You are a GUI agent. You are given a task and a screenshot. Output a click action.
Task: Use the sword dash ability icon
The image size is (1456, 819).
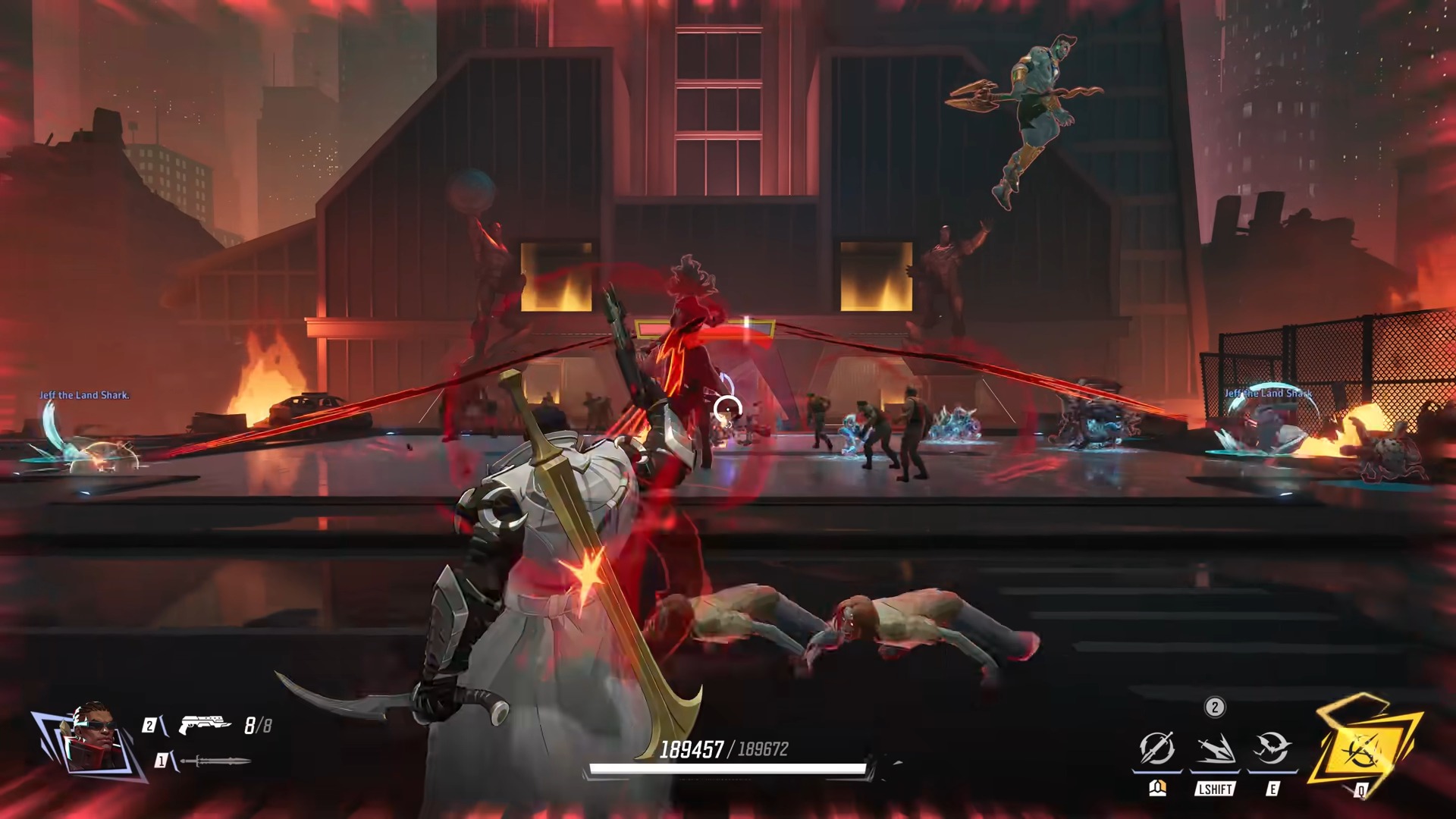click(1215, 749)
